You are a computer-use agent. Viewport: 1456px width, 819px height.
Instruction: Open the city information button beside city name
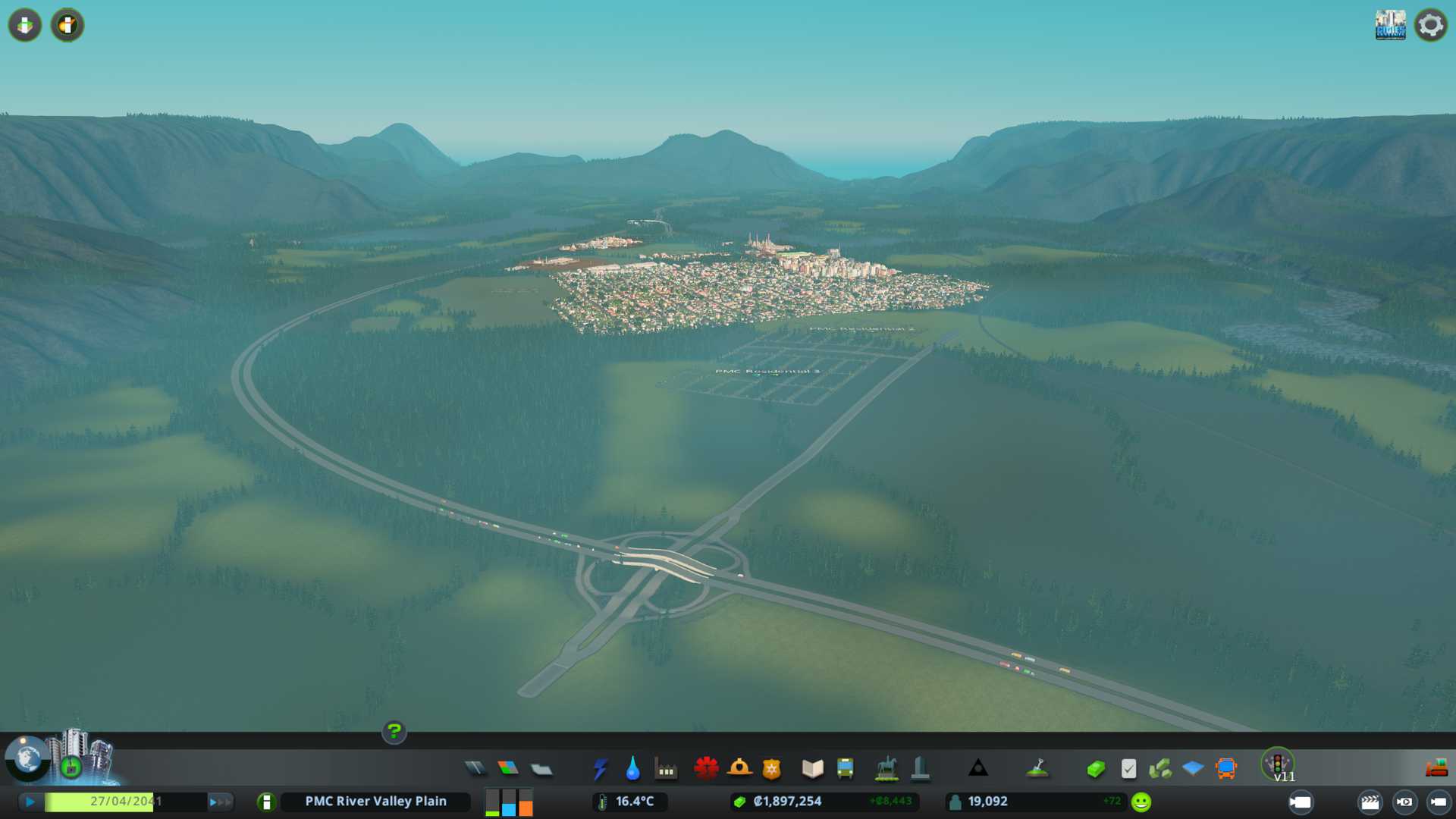(266, 802)
